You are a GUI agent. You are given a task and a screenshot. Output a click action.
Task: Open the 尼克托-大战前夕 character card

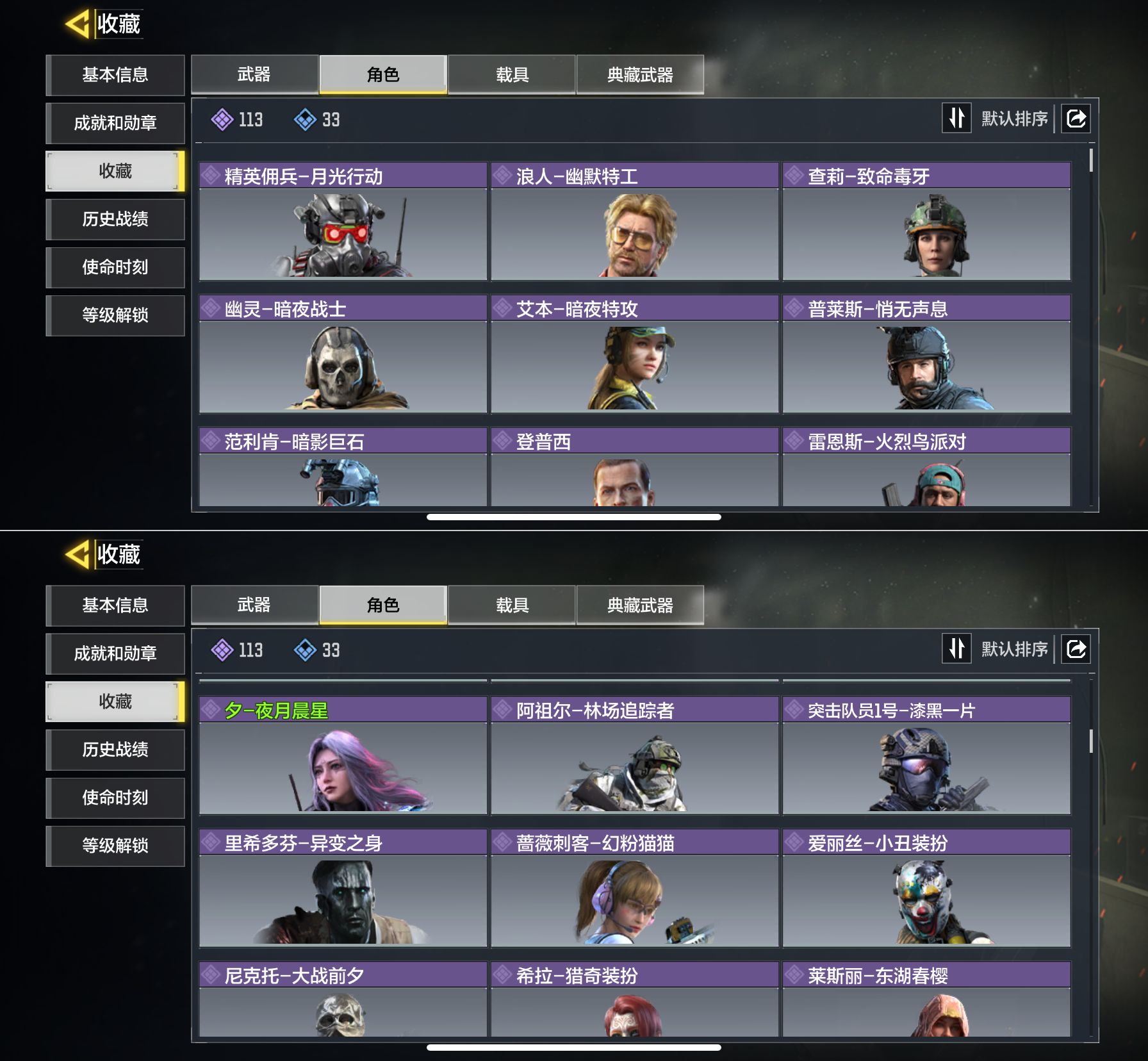coord(343,999)
